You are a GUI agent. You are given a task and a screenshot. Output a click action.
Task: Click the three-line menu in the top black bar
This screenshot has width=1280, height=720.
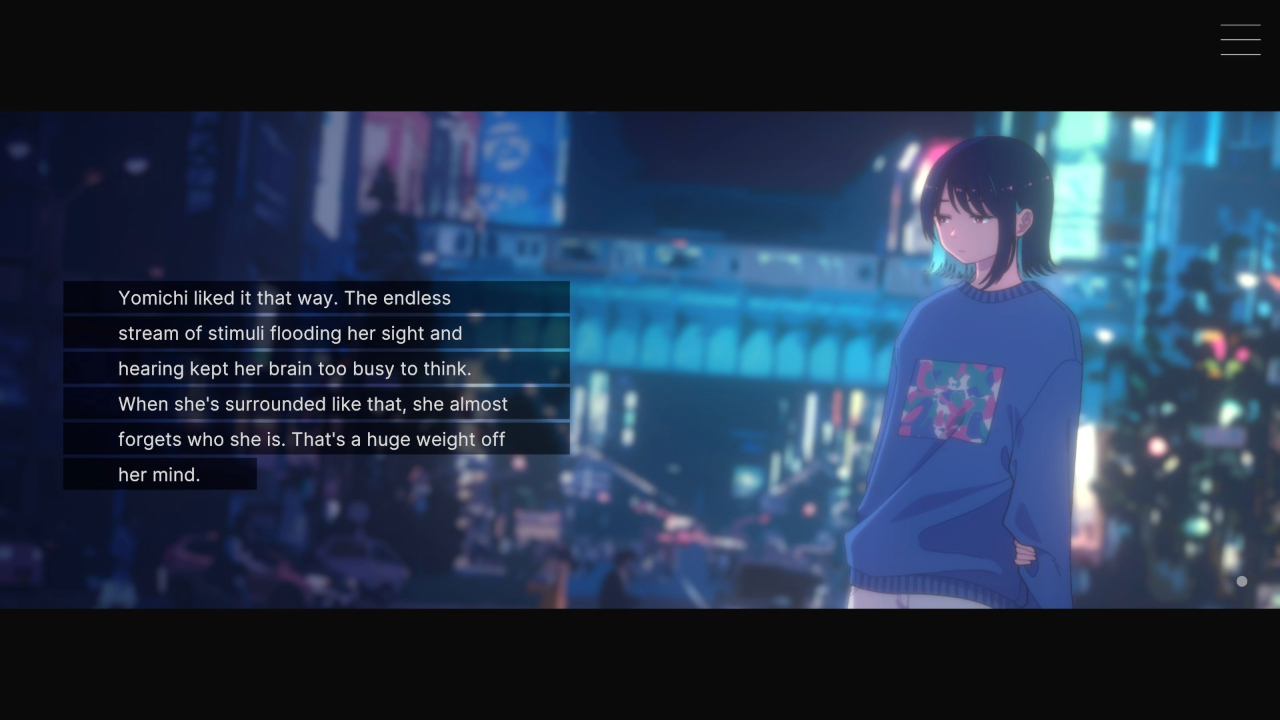click(x=1240, y=39)
